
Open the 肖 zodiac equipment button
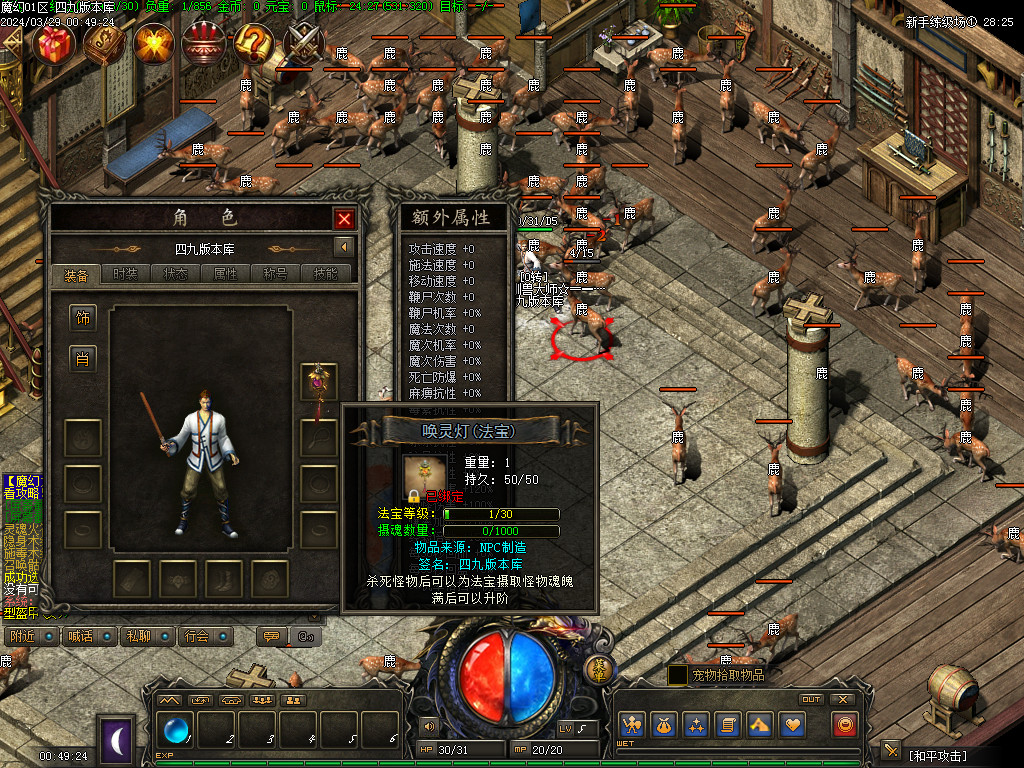click(x=82, y=359)
